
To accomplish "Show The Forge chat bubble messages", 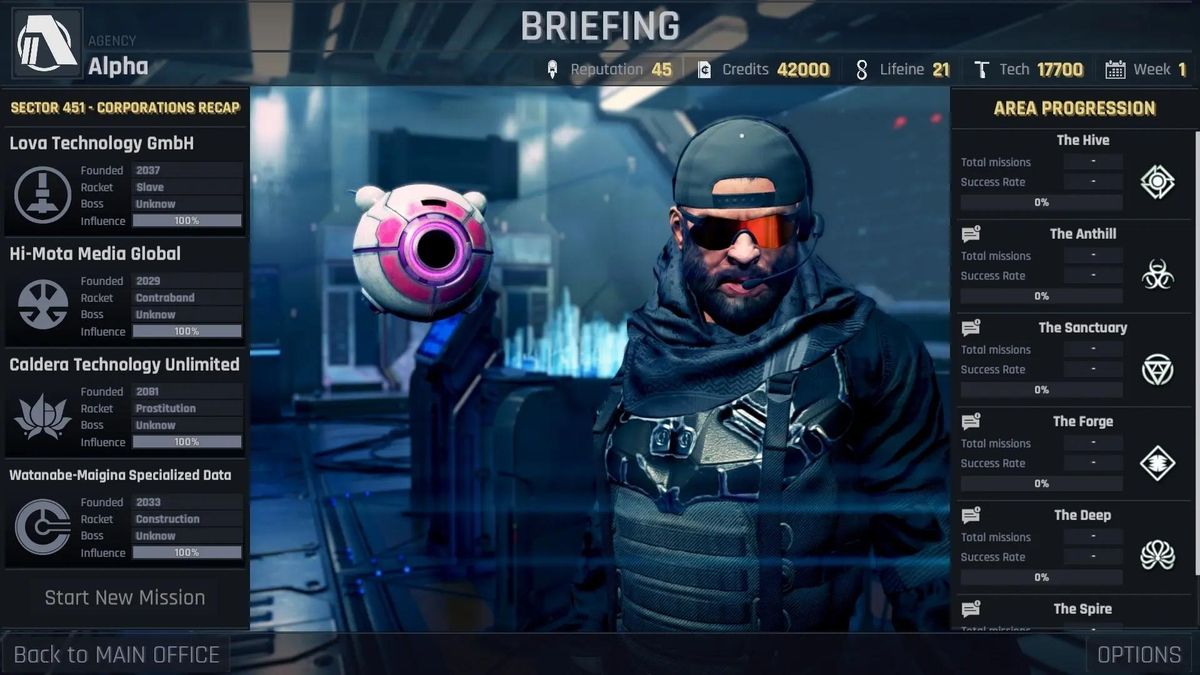I will 970,422.
